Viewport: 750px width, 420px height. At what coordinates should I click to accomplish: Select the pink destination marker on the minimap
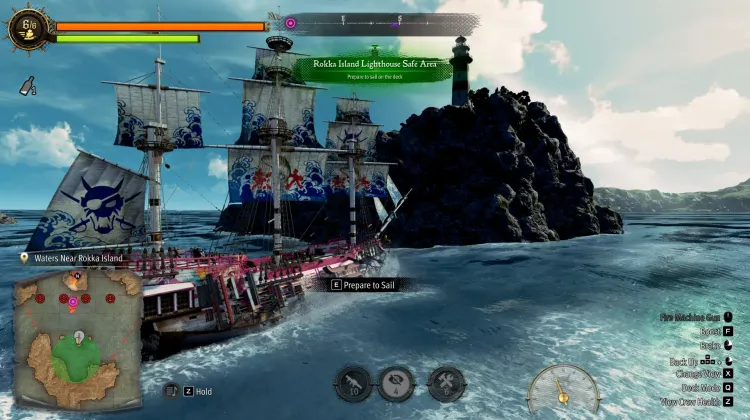(72, 299)
